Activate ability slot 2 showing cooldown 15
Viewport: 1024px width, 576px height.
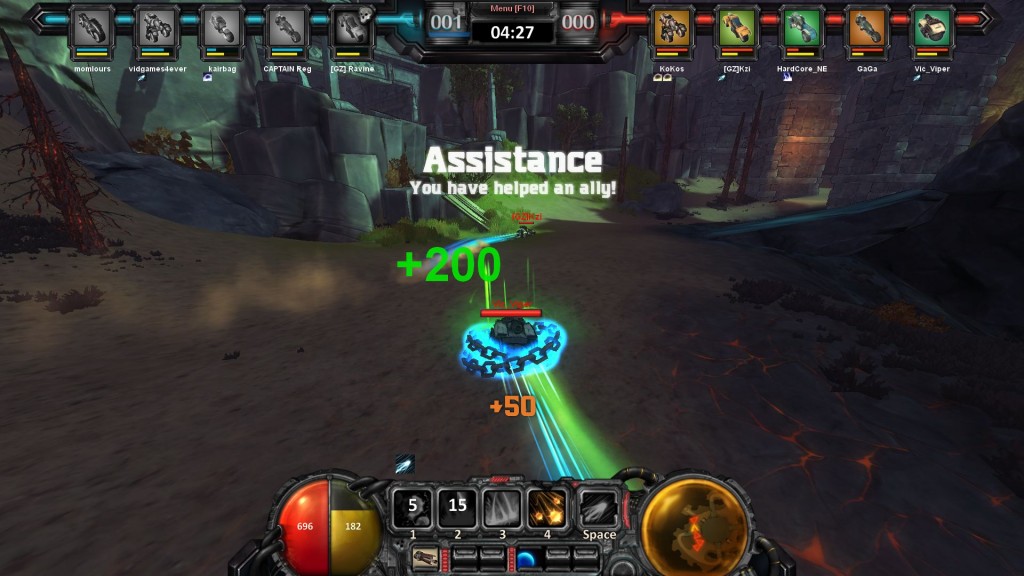point(457,507)
